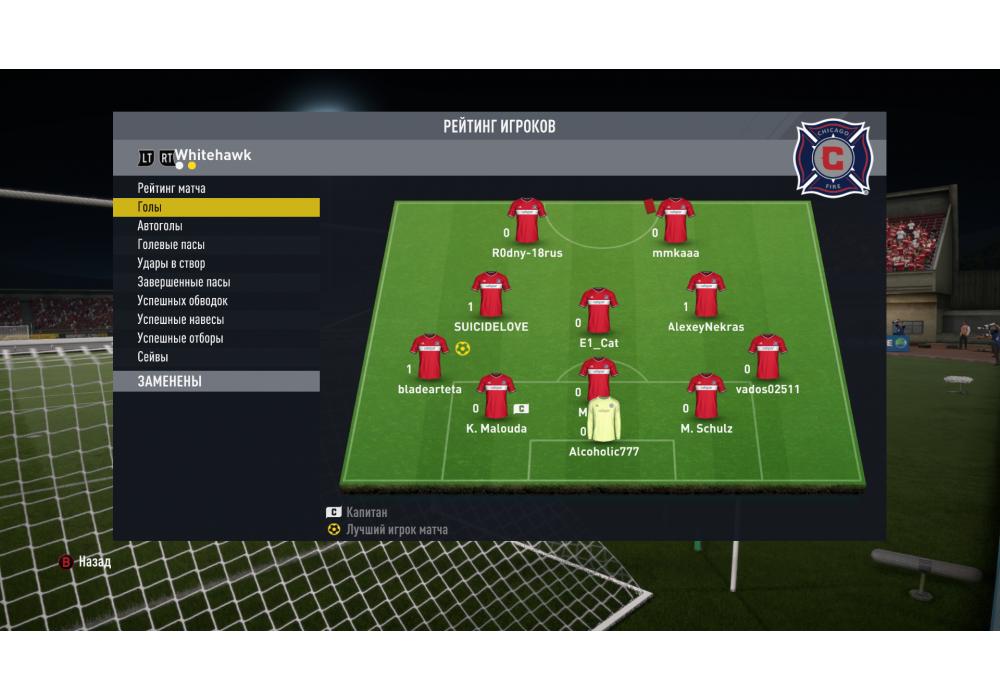Choose the Успешных обводок entry
1000x700 pixels.
[x=182, y=301]
